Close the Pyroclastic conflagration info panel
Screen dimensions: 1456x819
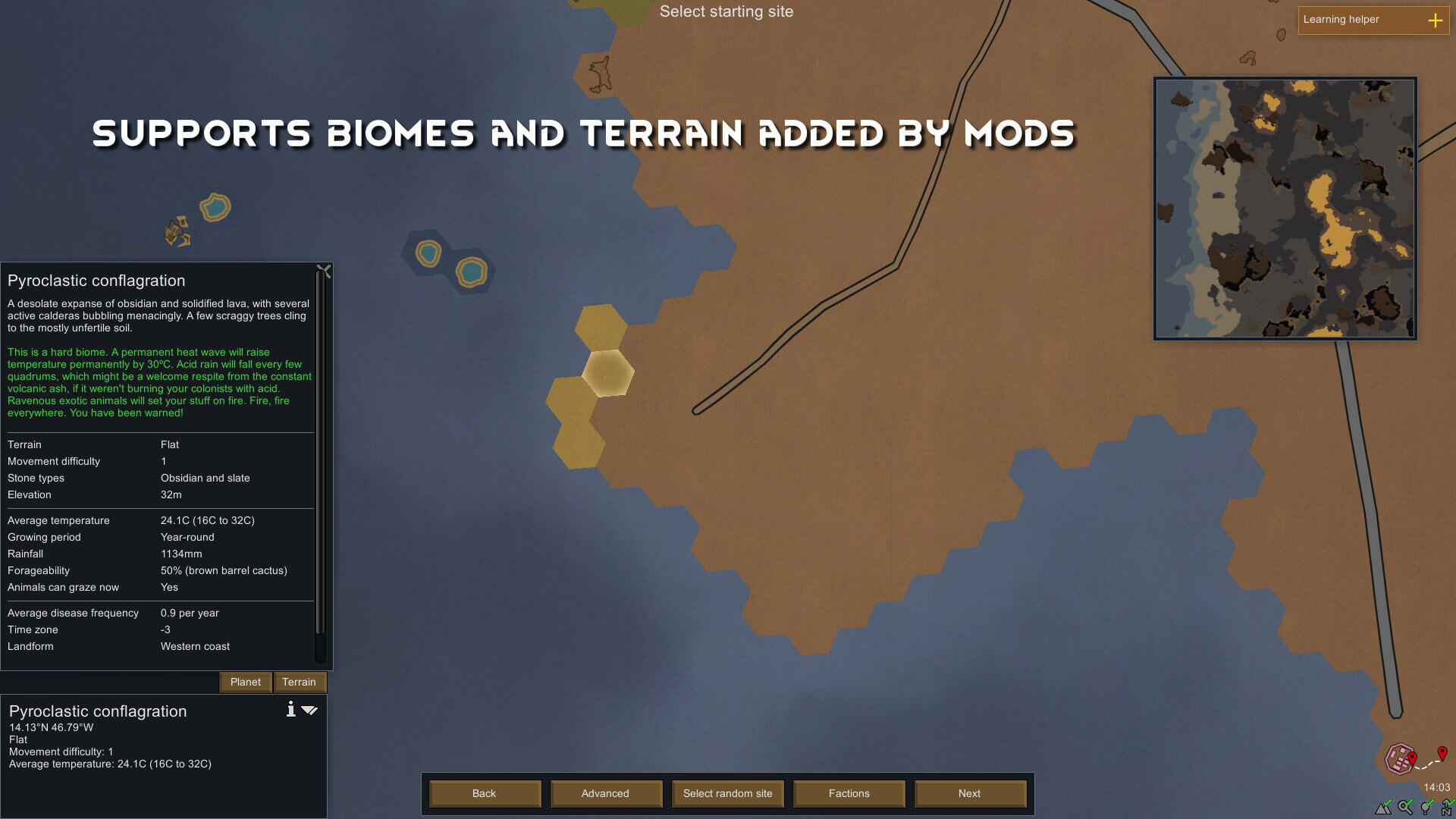(x=324, y=271)
